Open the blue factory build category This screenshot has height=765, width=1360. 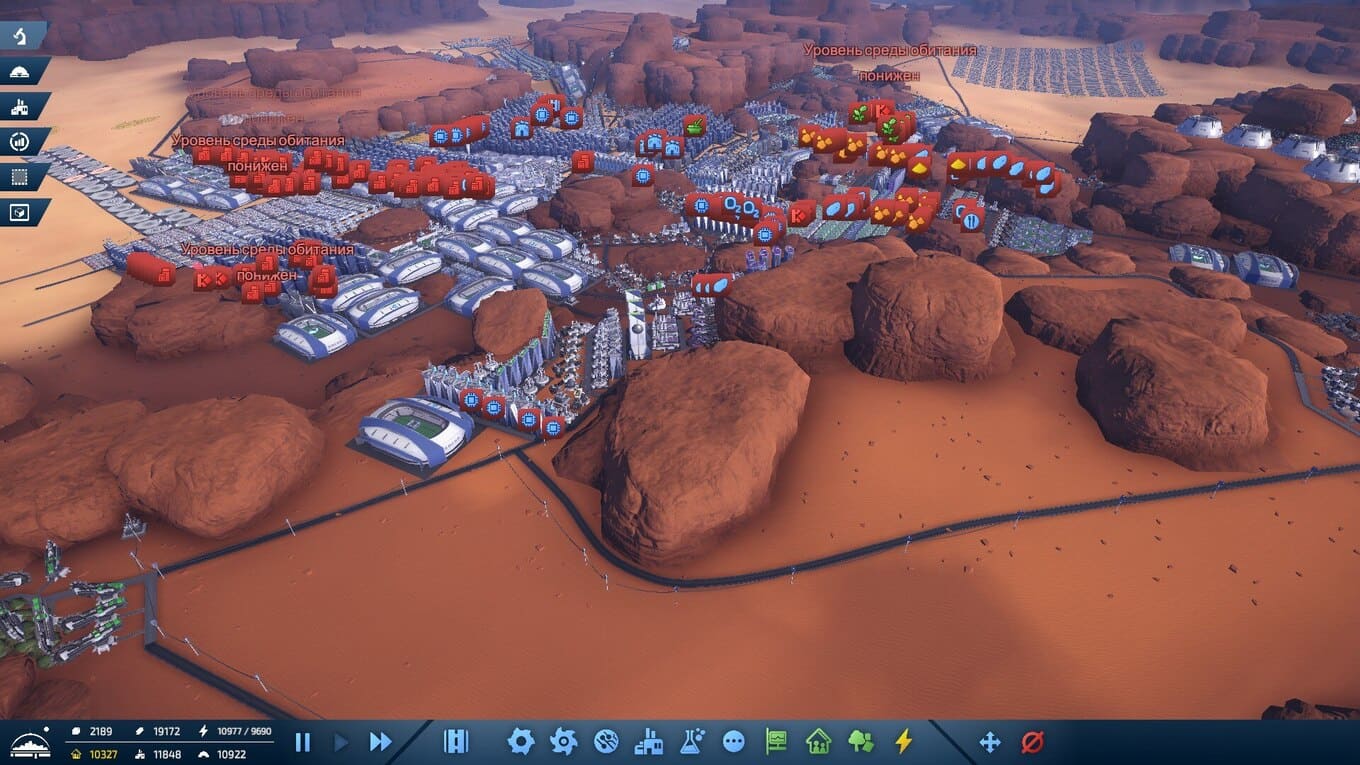click(x=649, y=741)
